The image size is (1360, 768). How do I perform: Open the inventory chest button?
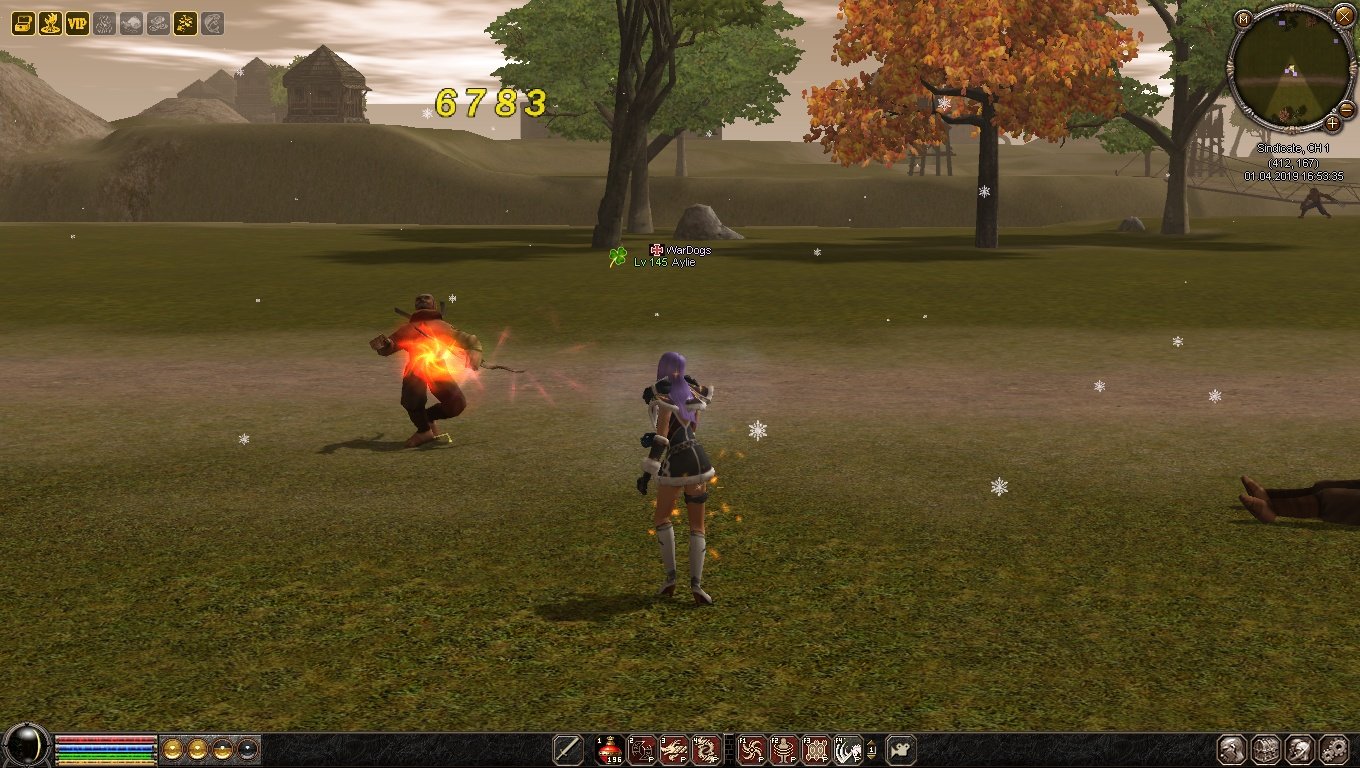(1266, 749)
